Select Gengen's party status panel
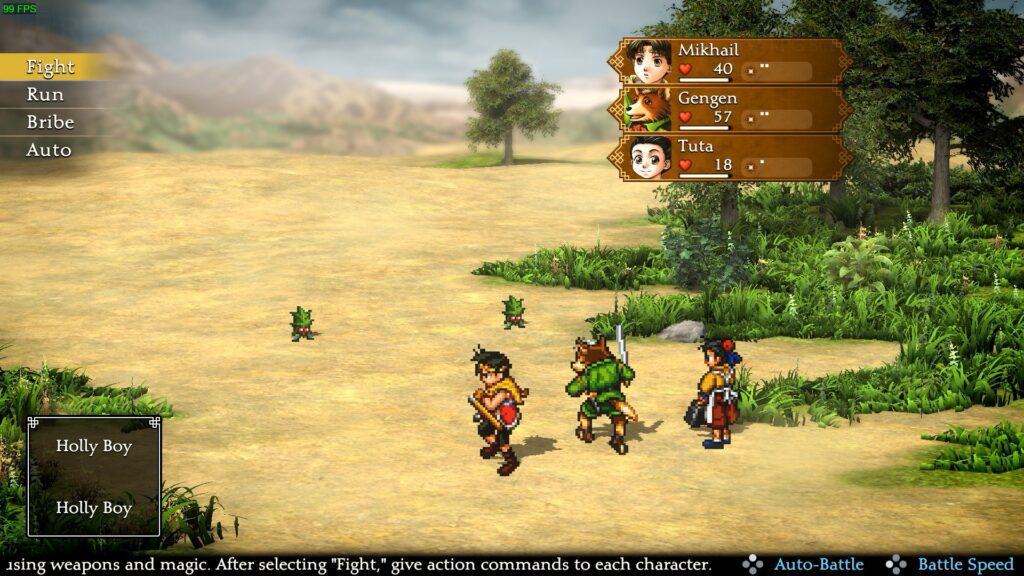The image size is (1024, 576). click(730, 109)
